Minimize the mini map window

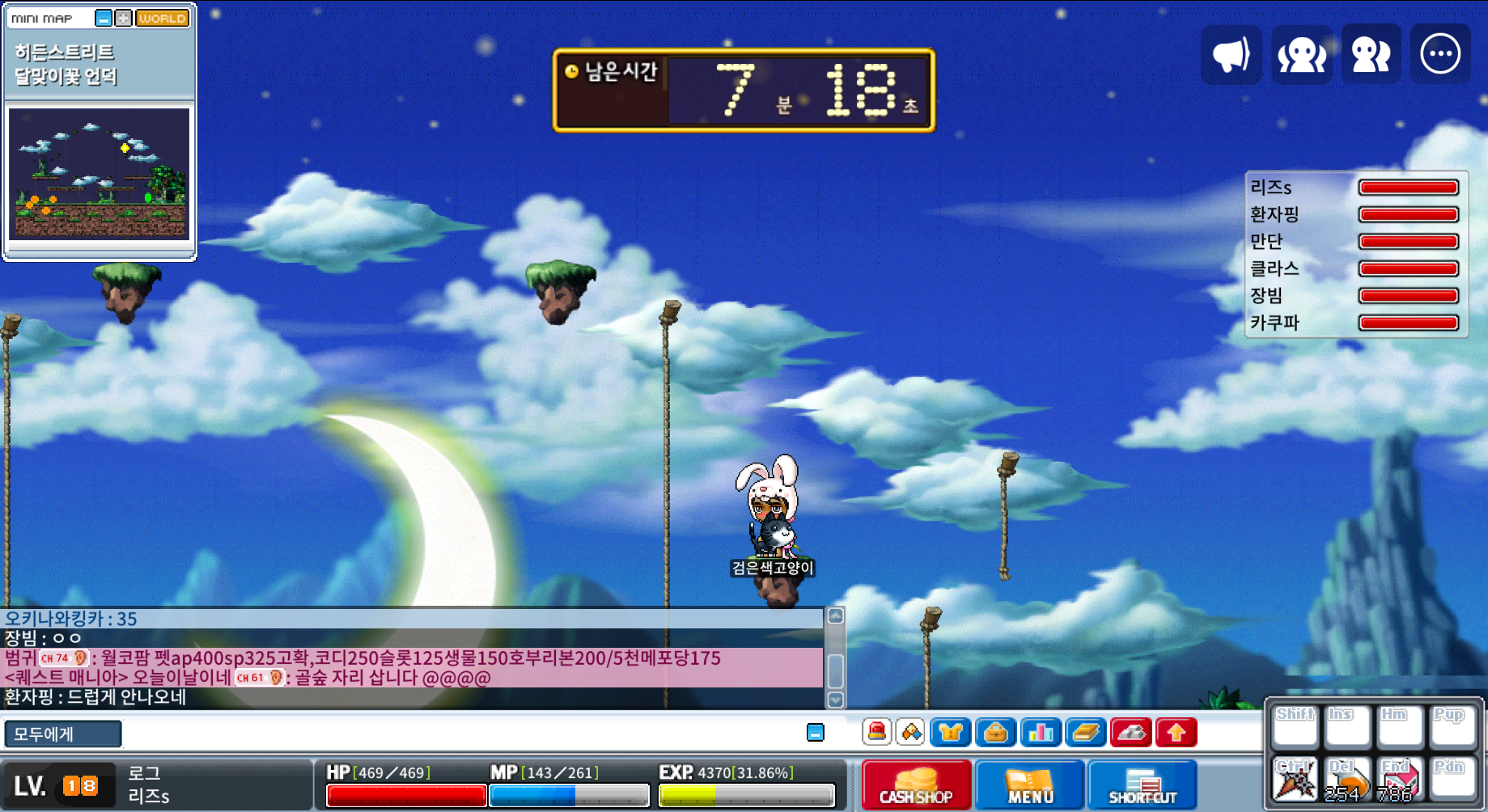click(x=104, y=18)
